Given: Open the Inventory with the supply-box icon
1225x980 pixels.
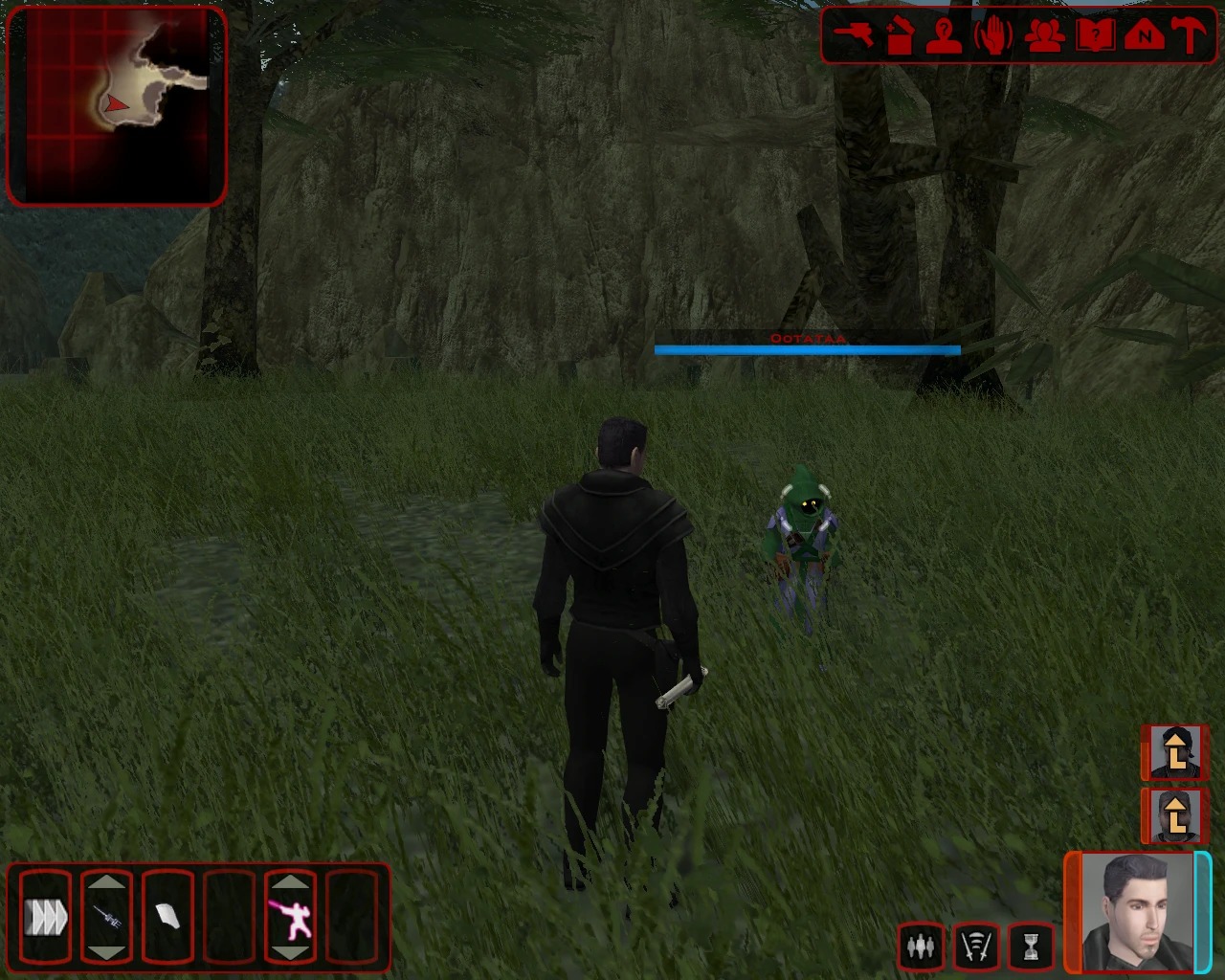Looking at the screenshot, I should (900, 36).
